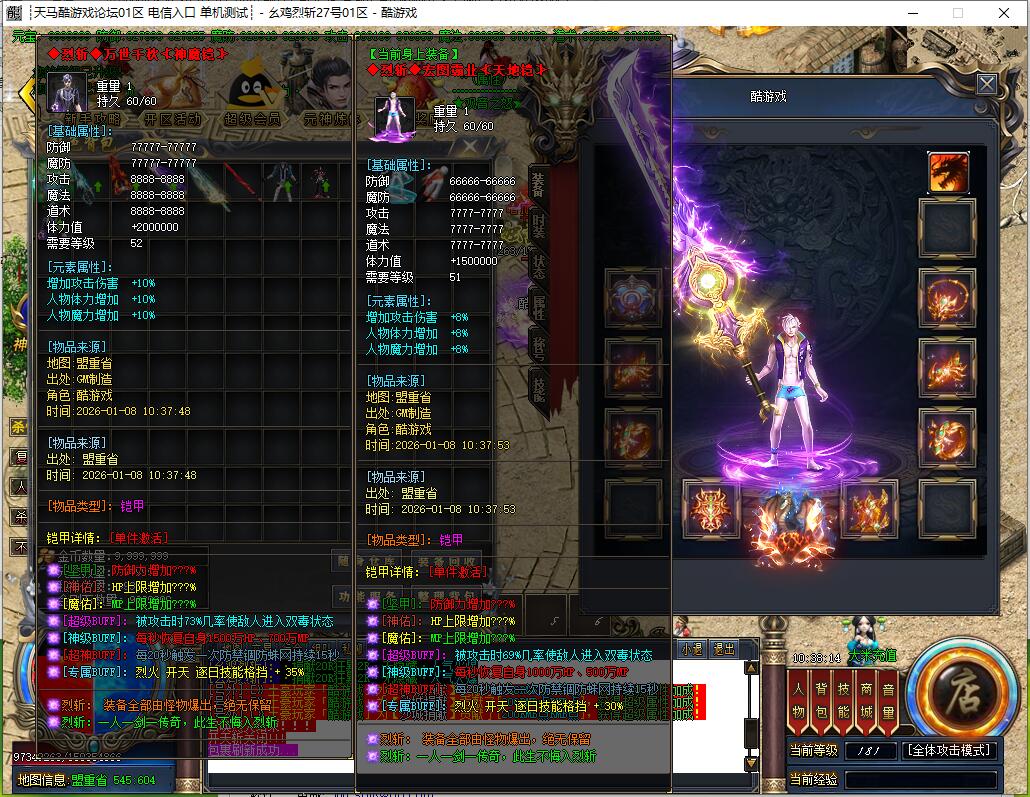Image resolution: width=1030 pixels, height=797 pixels.
Task: Maximize the game window
Action: tap(957, 13)
